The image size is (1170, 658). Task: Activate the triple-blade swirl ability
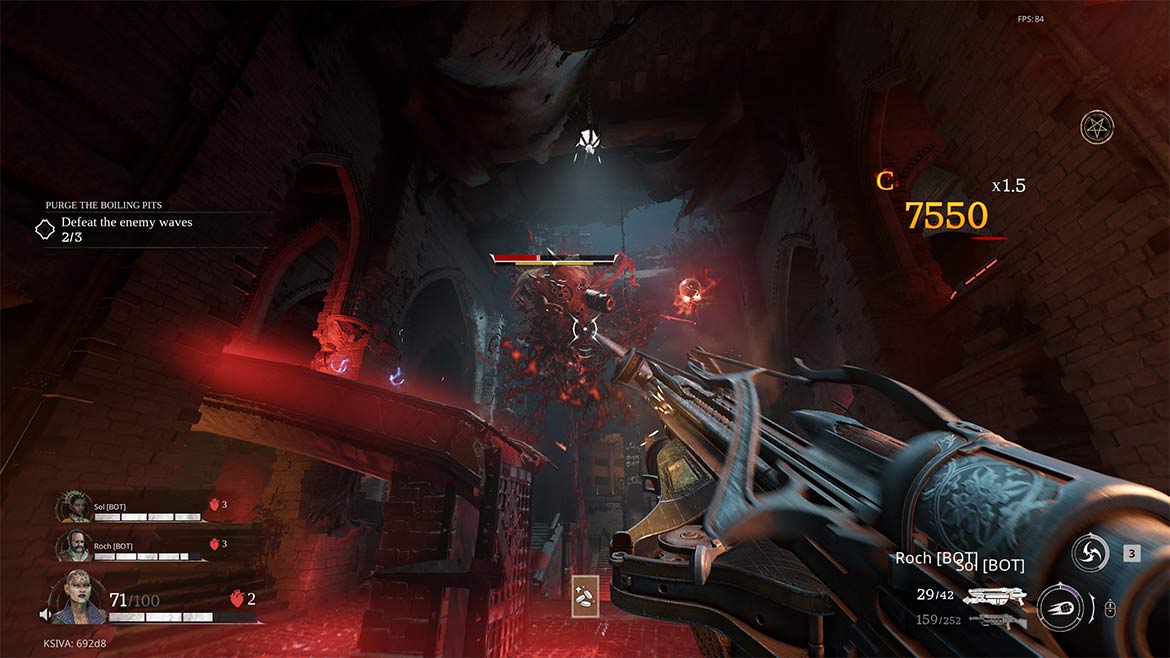click(1089, 553)
